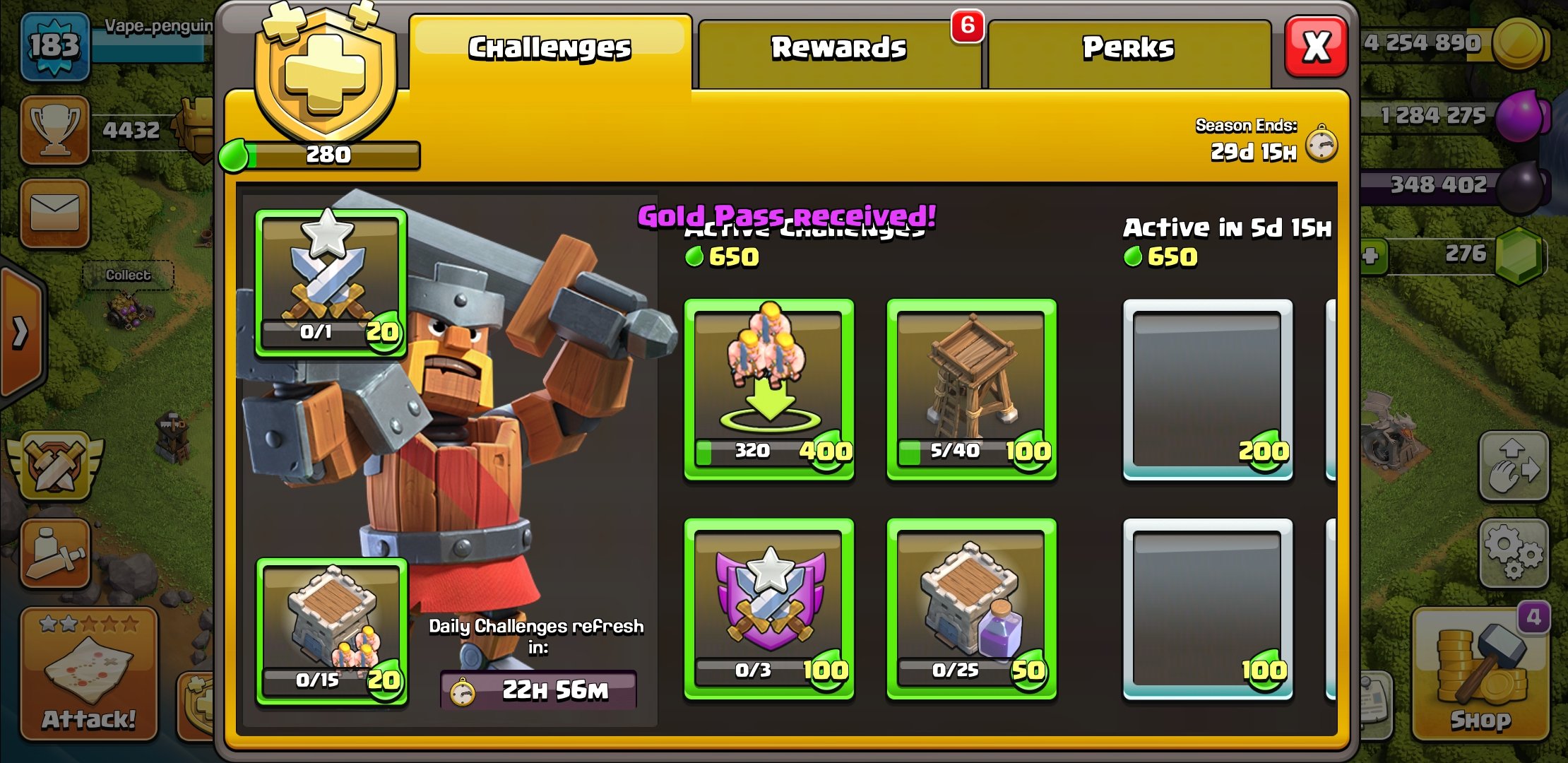This screenshot has height=763, width=1568.
Task: Open the Perks tab
Action: [1128, 49]
